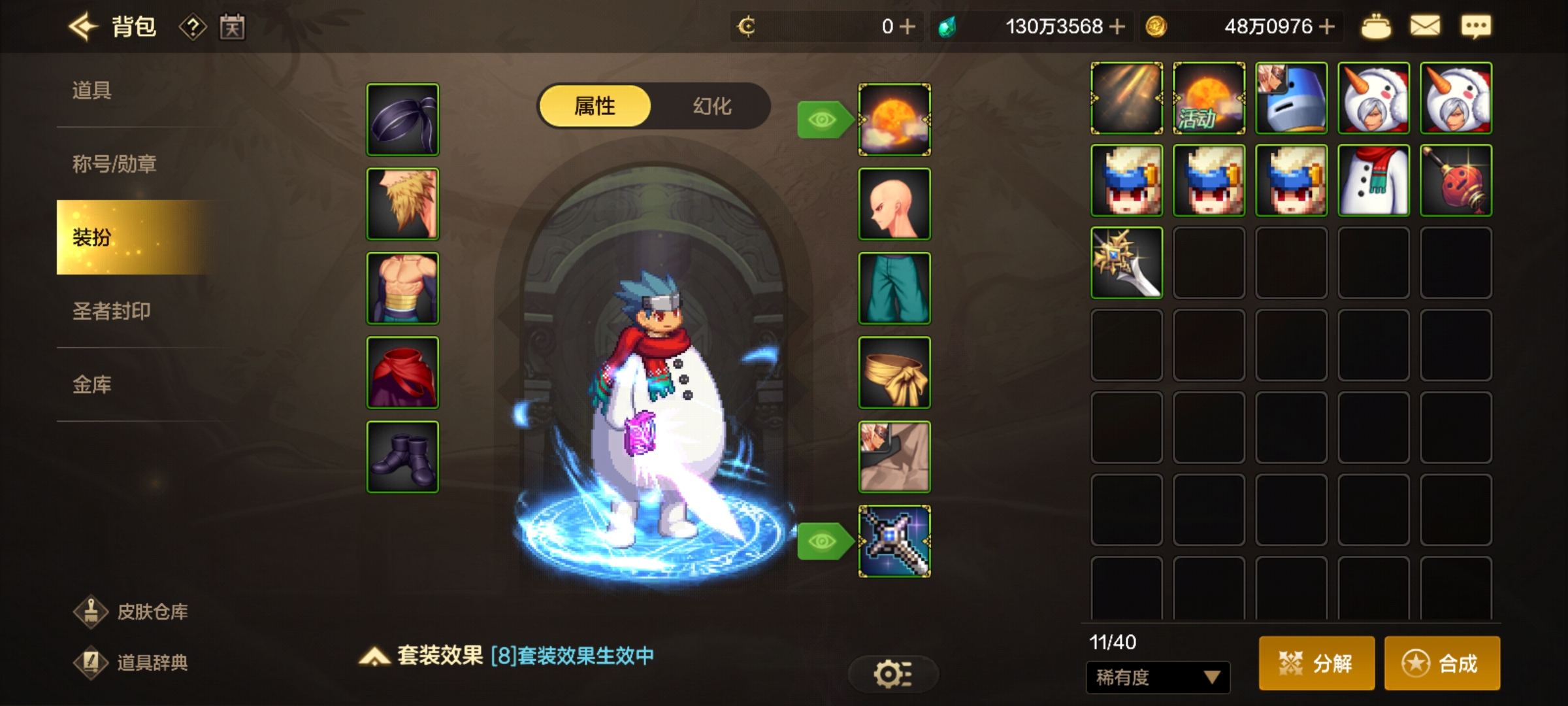Open the gear settings button
The width and height of the screenshot is (1568, 706).
click(x=892, y=674)
